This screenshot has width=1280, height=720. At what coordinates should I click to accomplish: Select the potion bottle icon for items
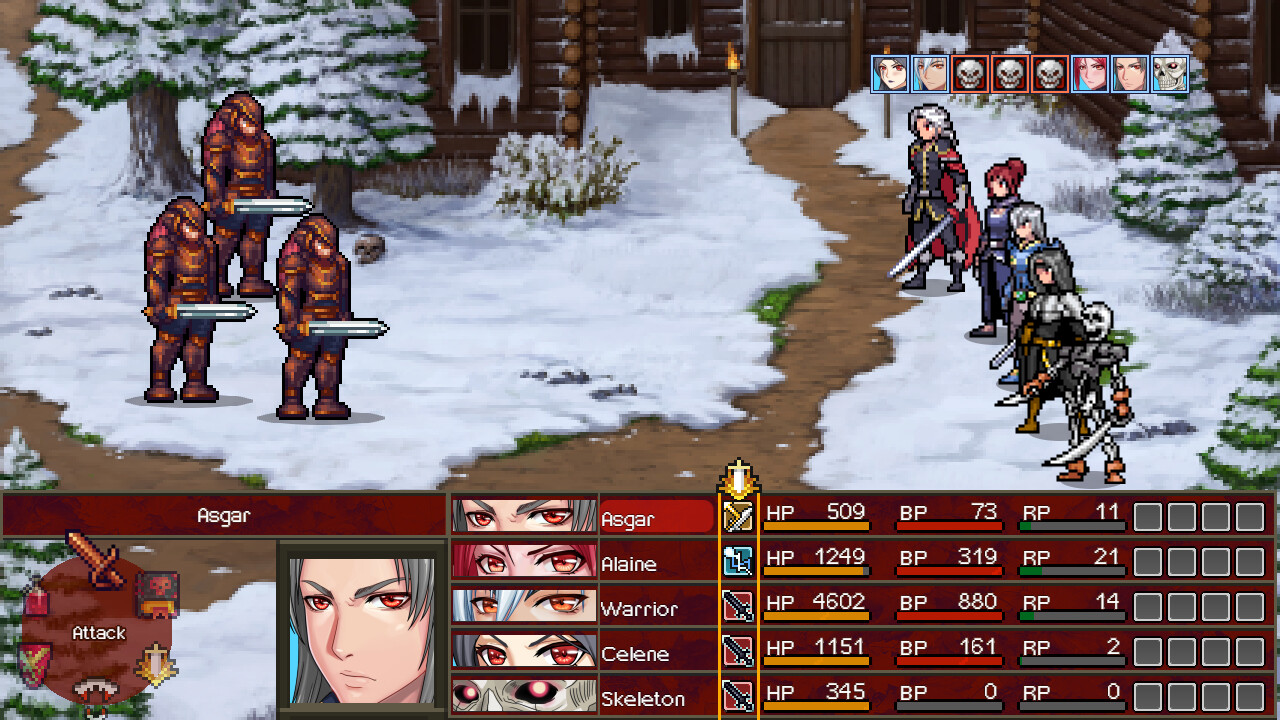[35, 598]
